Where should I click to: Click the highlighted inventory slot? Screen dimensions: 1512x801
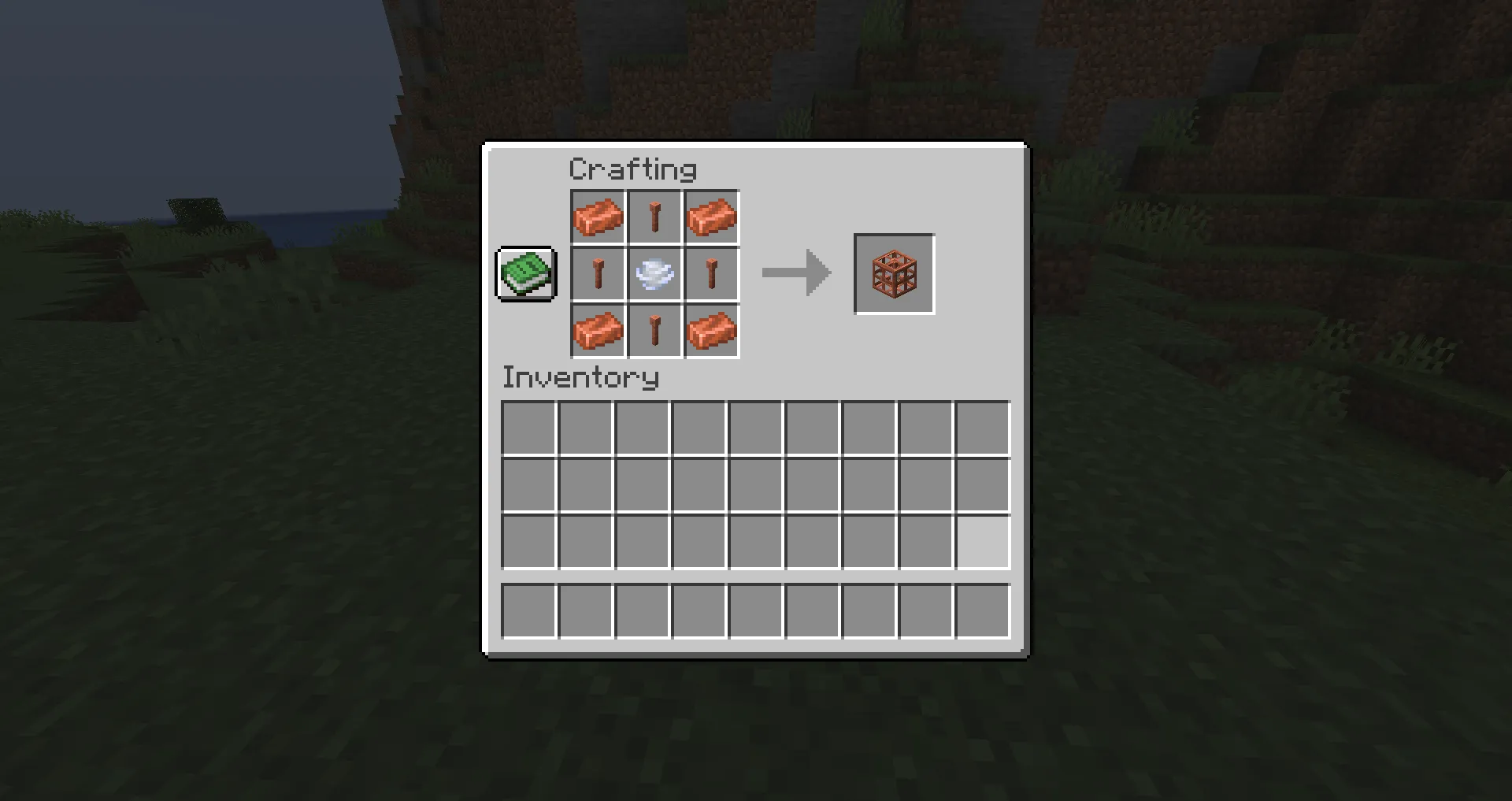click(982, 540)
